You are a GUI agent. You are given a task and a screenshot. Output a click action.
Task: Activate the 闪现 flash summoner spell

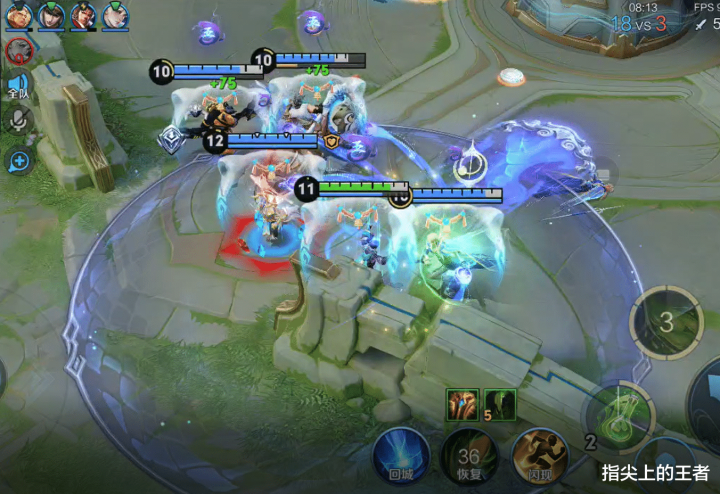click(x=540, y=457)
